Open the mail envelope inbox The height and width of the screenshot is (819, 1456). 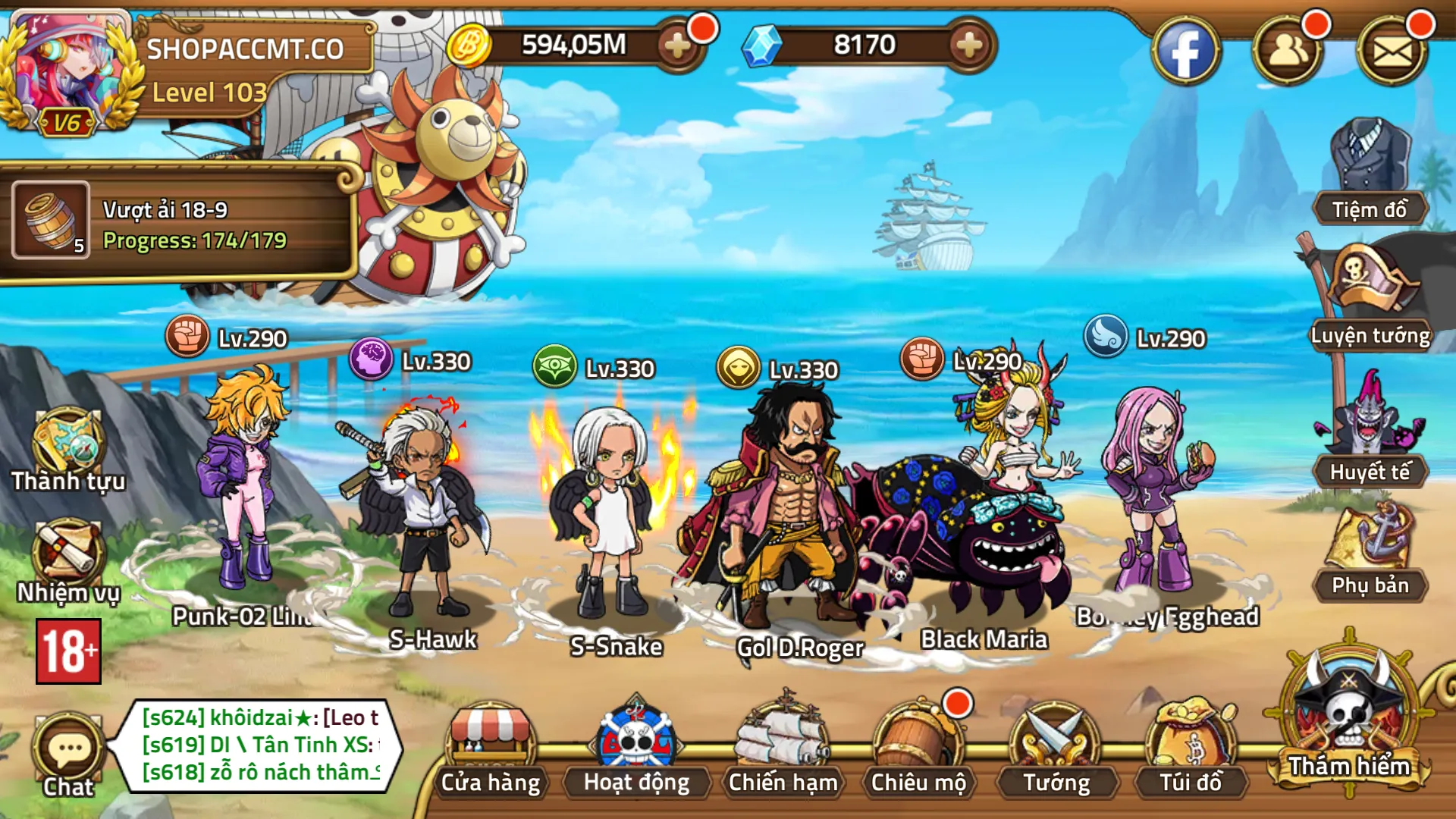(1392, 52)
